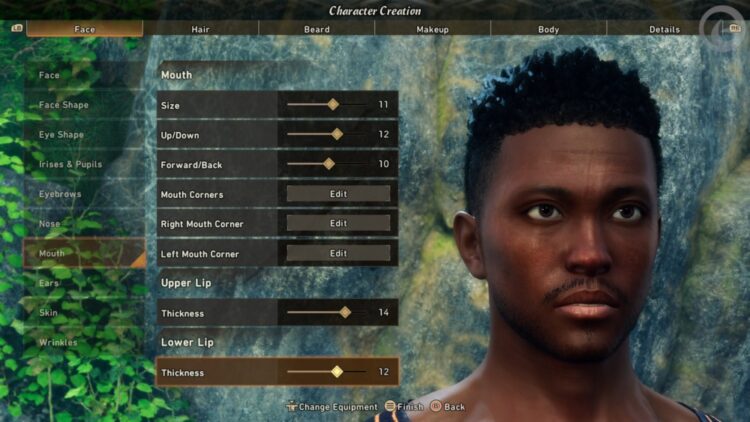
Task: Open the Eyebrows category
Action: (x=60, y=194)
